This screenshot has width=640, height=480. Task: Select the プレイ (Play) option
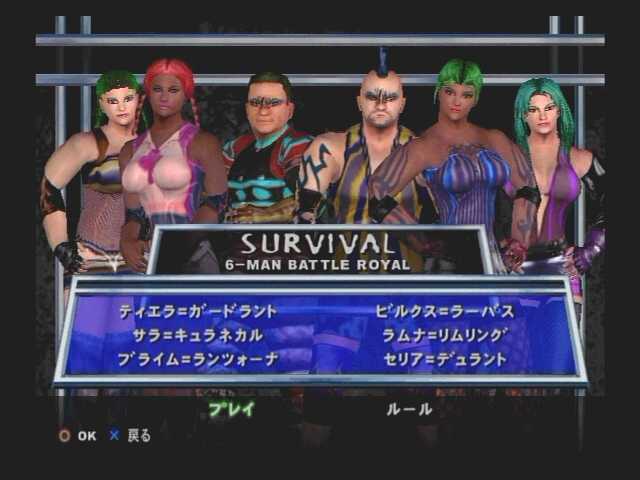(x=231, y=409)
